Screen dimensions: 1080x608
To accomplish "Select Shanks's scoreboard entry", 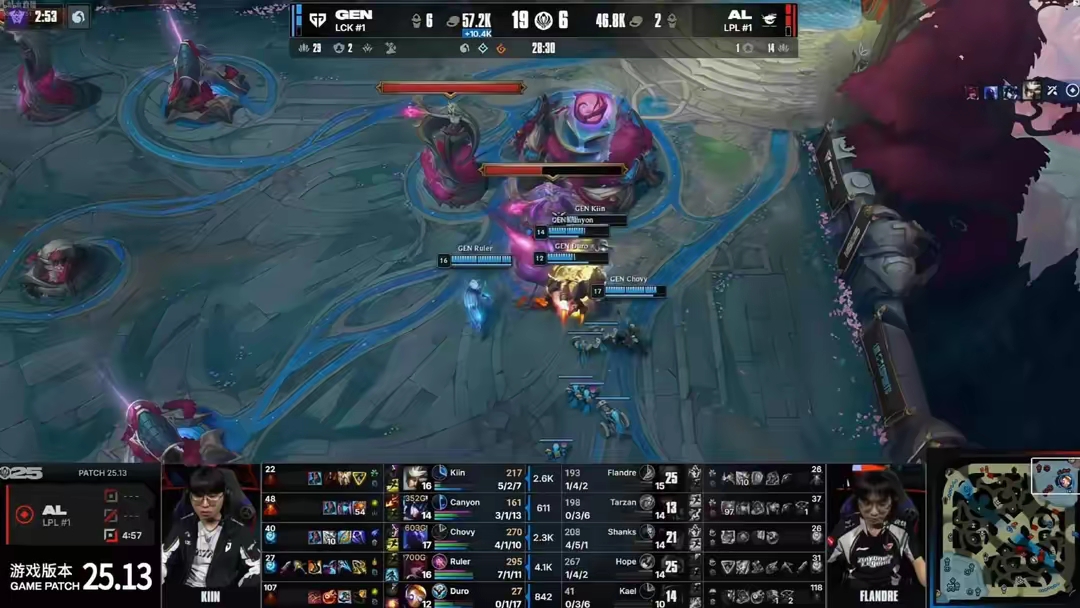I will [x=622, y=537].
